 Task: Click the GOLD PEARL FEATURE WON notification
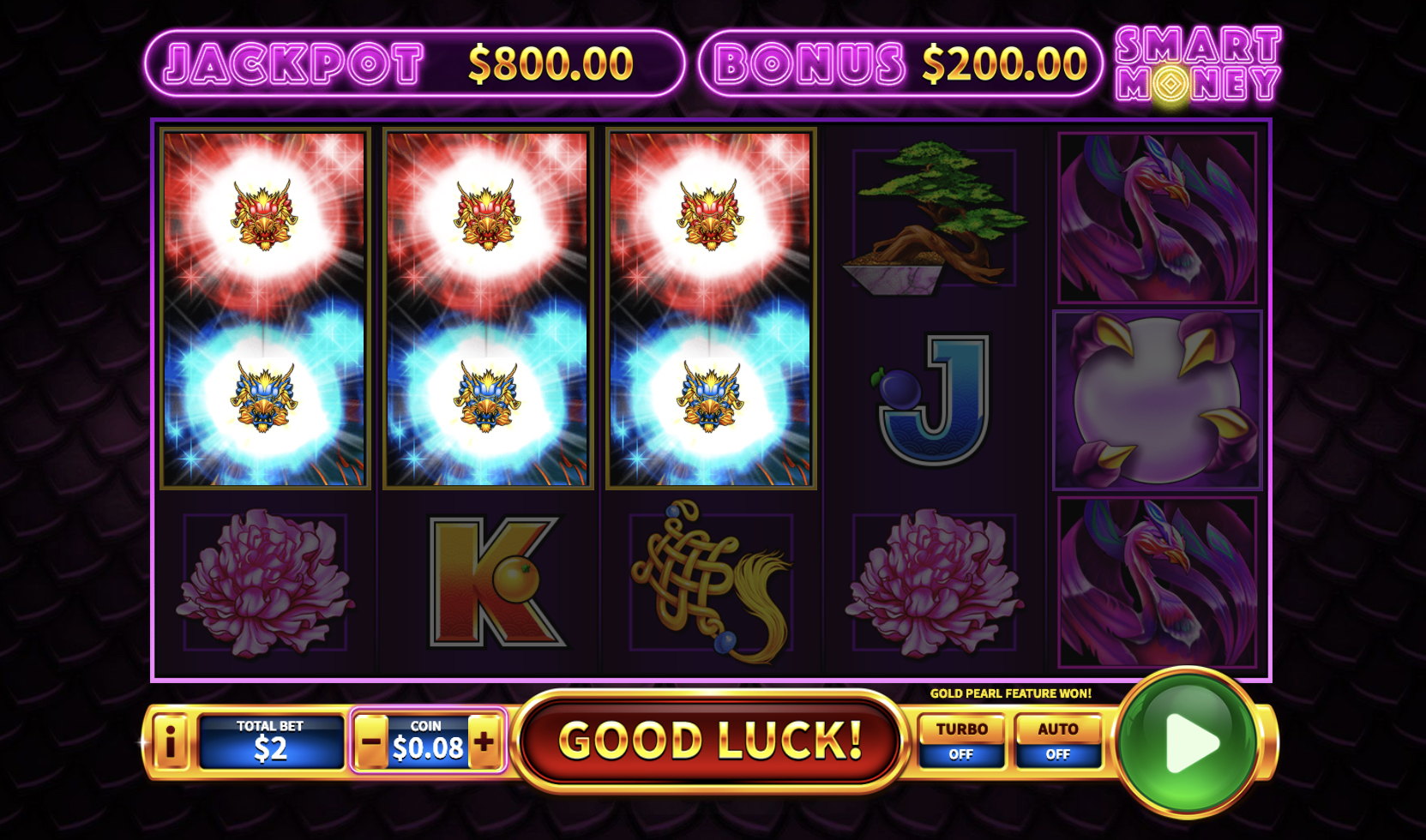pos(1011,691)
